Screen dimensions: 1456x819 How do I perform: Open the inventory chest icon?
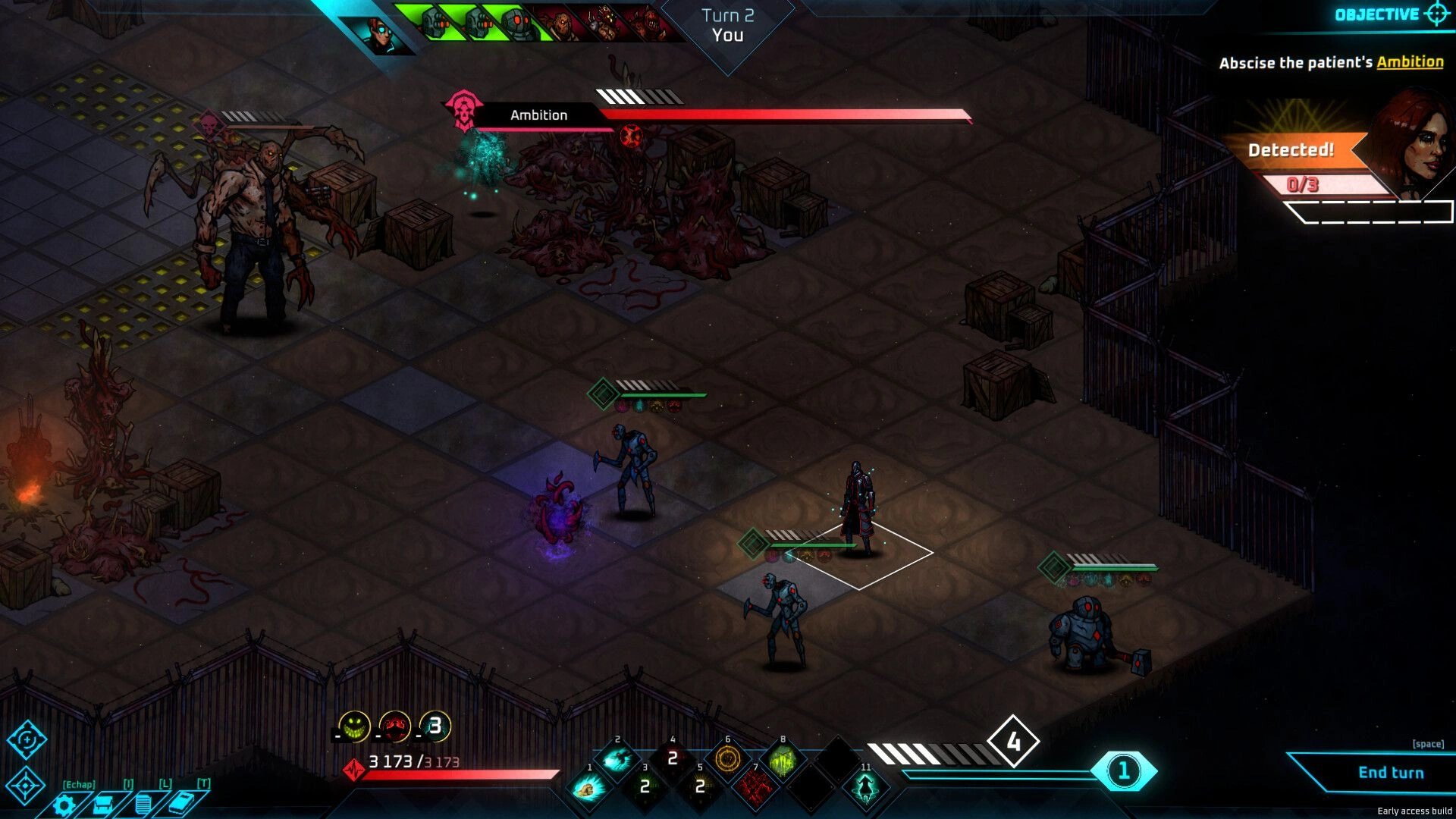pos(104,805)
